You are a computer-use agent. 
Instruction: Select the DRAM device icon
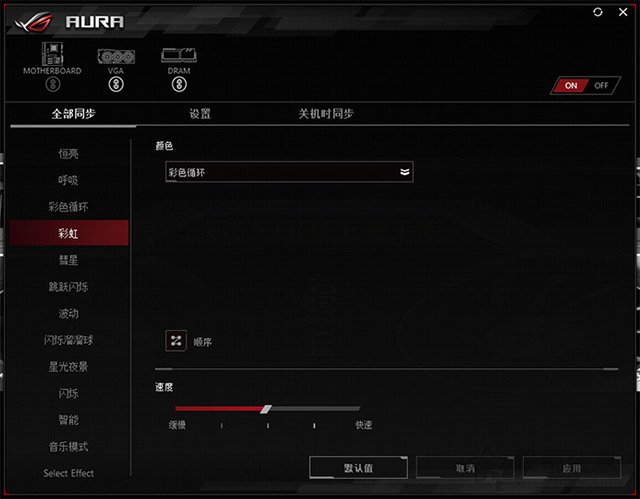(179, 56)
